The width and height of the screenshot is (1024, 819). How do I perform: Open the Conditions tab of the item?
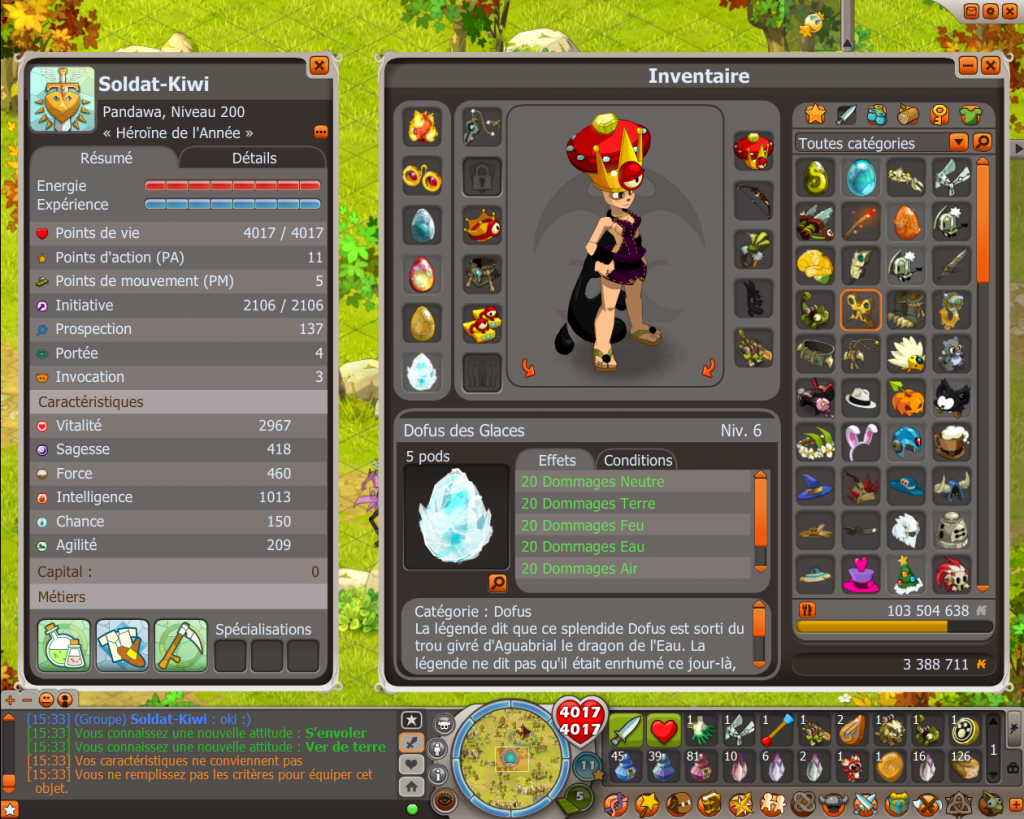(637, 460)
